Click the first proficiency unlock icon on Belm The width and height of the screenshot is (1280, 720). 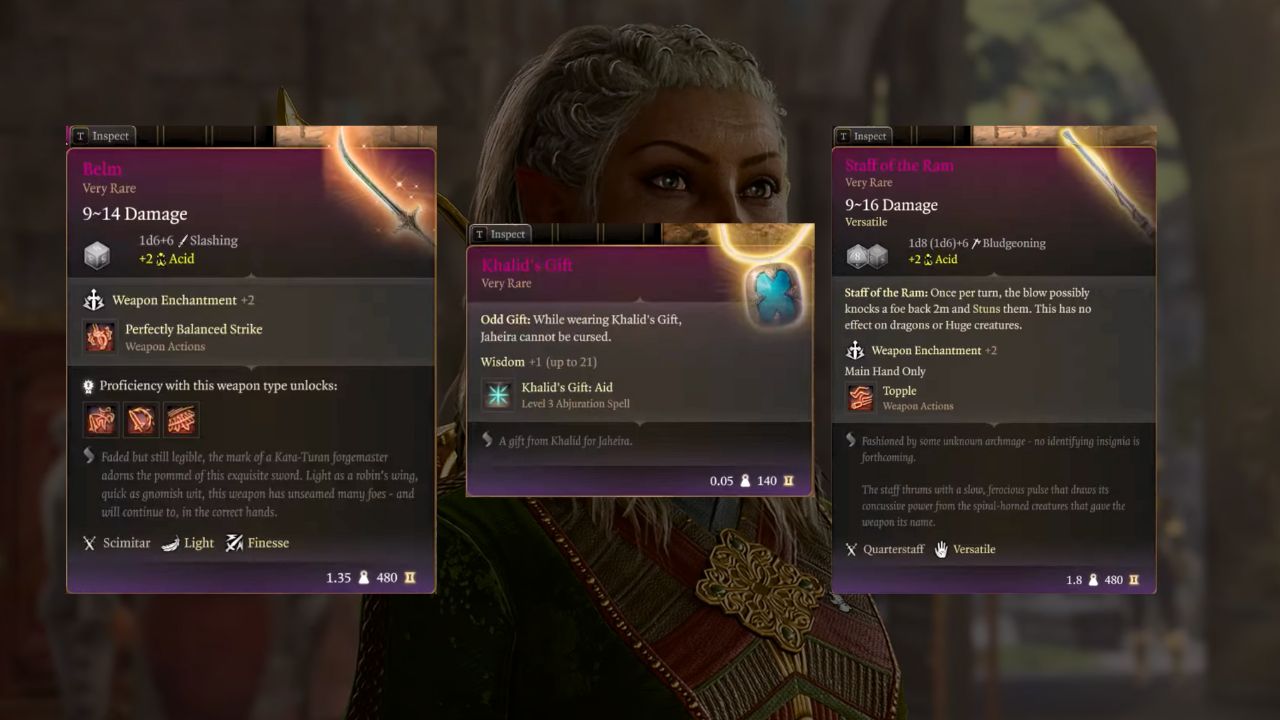[100, 420]
